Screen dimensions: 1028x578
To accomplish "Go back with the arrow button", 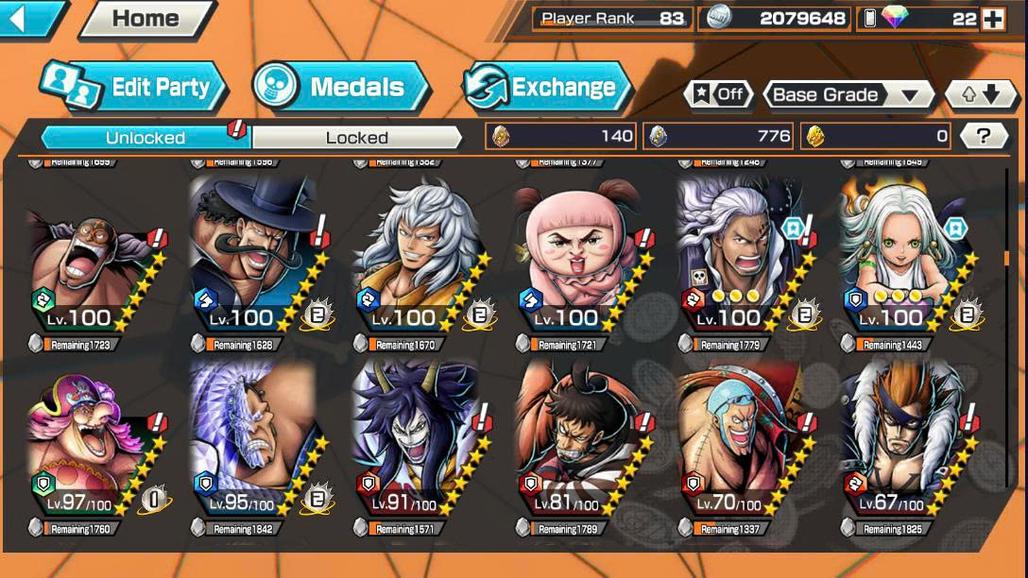I will (x=29, y=18).
